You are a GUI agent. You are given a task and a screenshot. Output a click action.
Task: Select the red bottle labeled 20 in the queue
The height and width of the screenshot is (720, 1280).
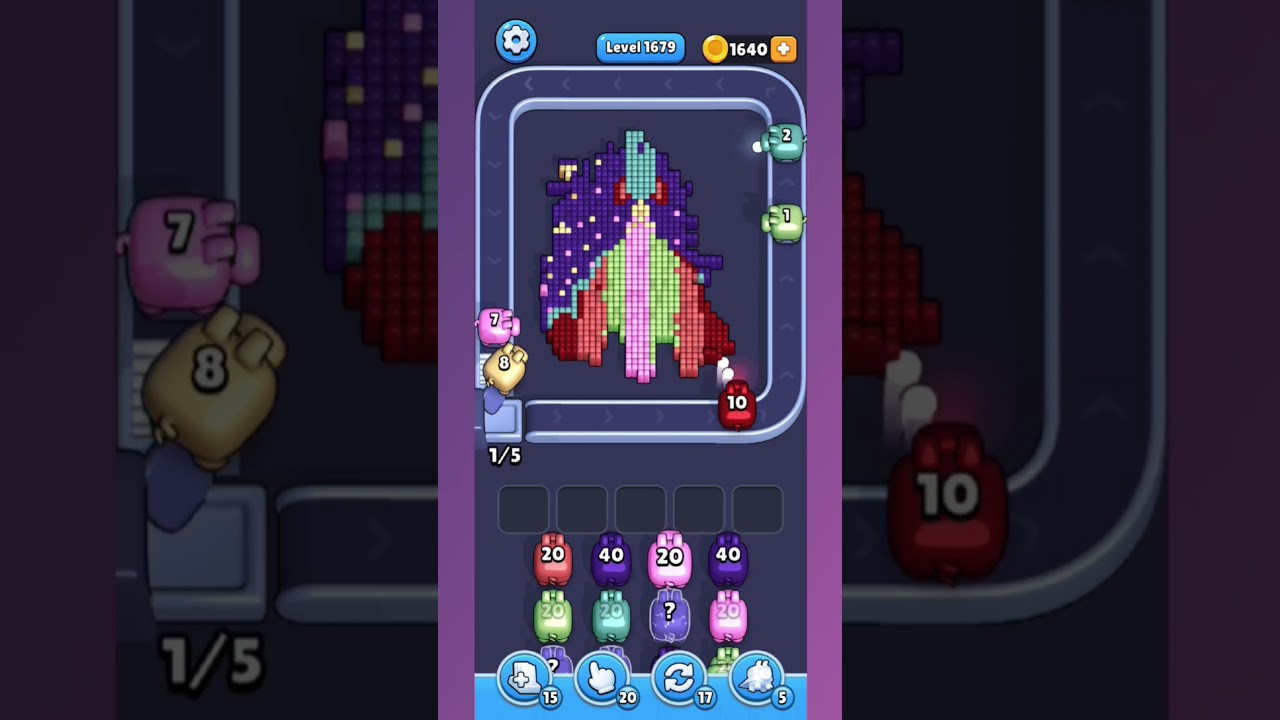click(x=552, y=557)
